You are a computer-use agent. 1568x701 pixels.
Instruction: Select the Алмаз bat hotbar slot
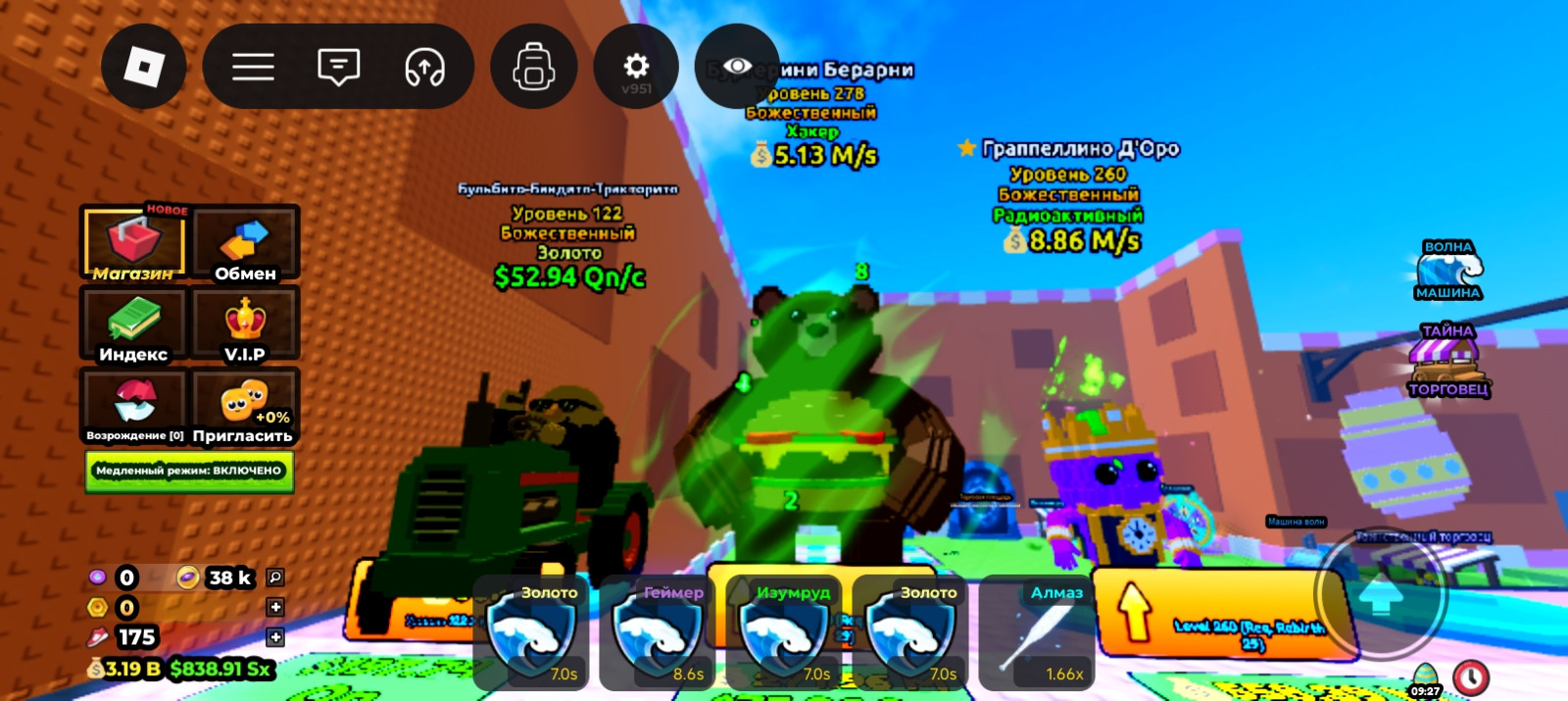(x=1037, y=632)
